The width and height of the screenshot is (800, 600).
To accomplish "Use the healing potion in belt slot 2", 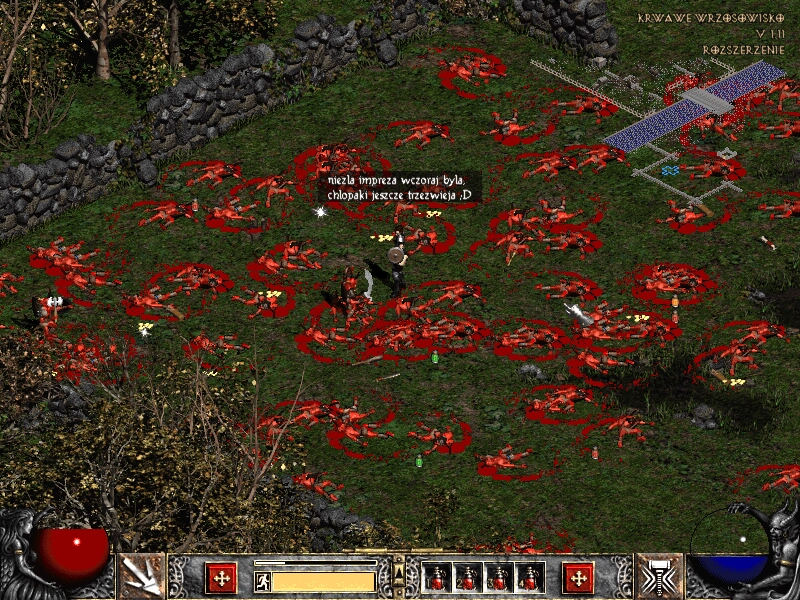I will click(x=468, y=577).
